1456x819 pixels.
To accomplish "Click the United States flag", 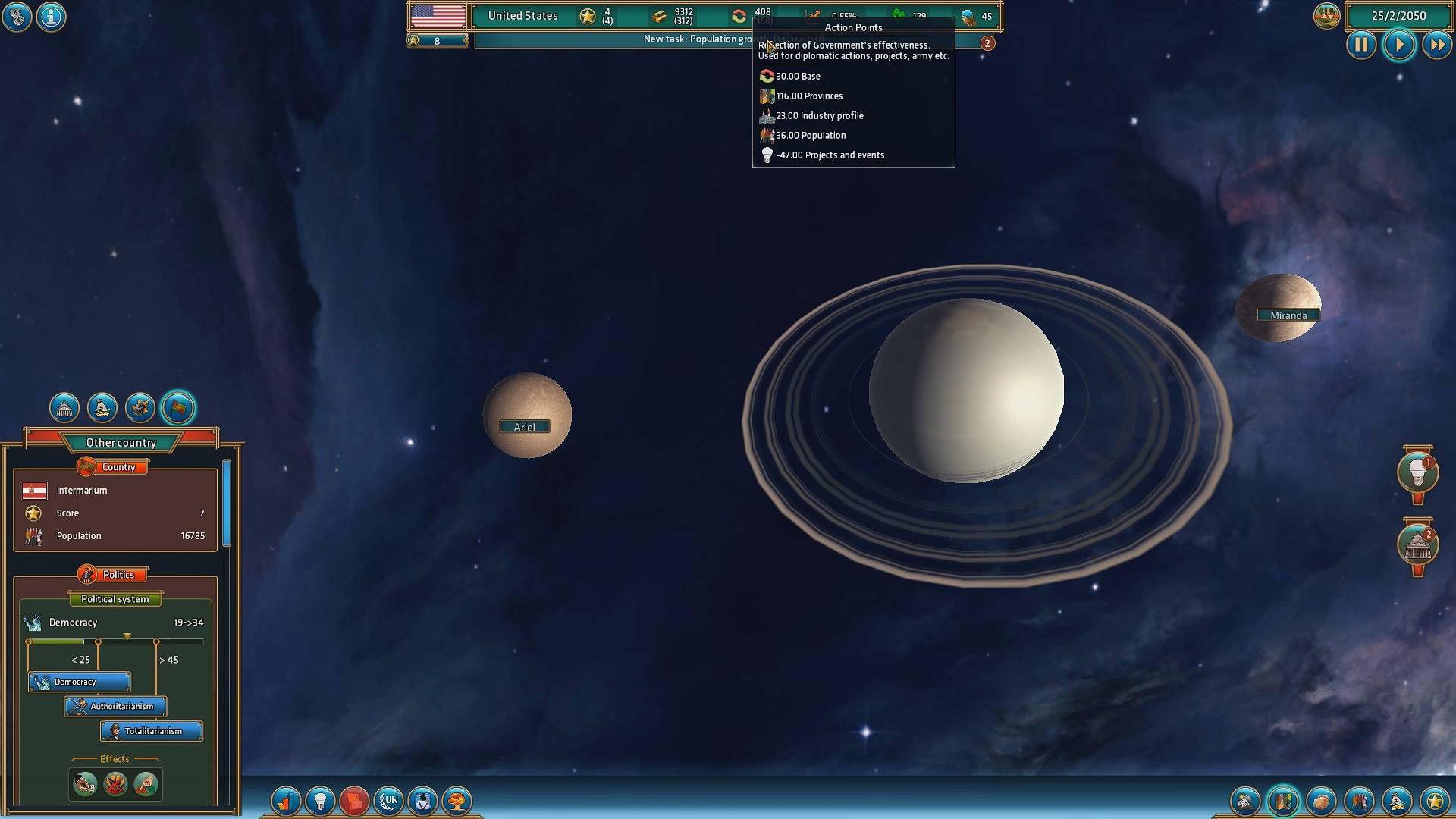I will tap(438, 16).
